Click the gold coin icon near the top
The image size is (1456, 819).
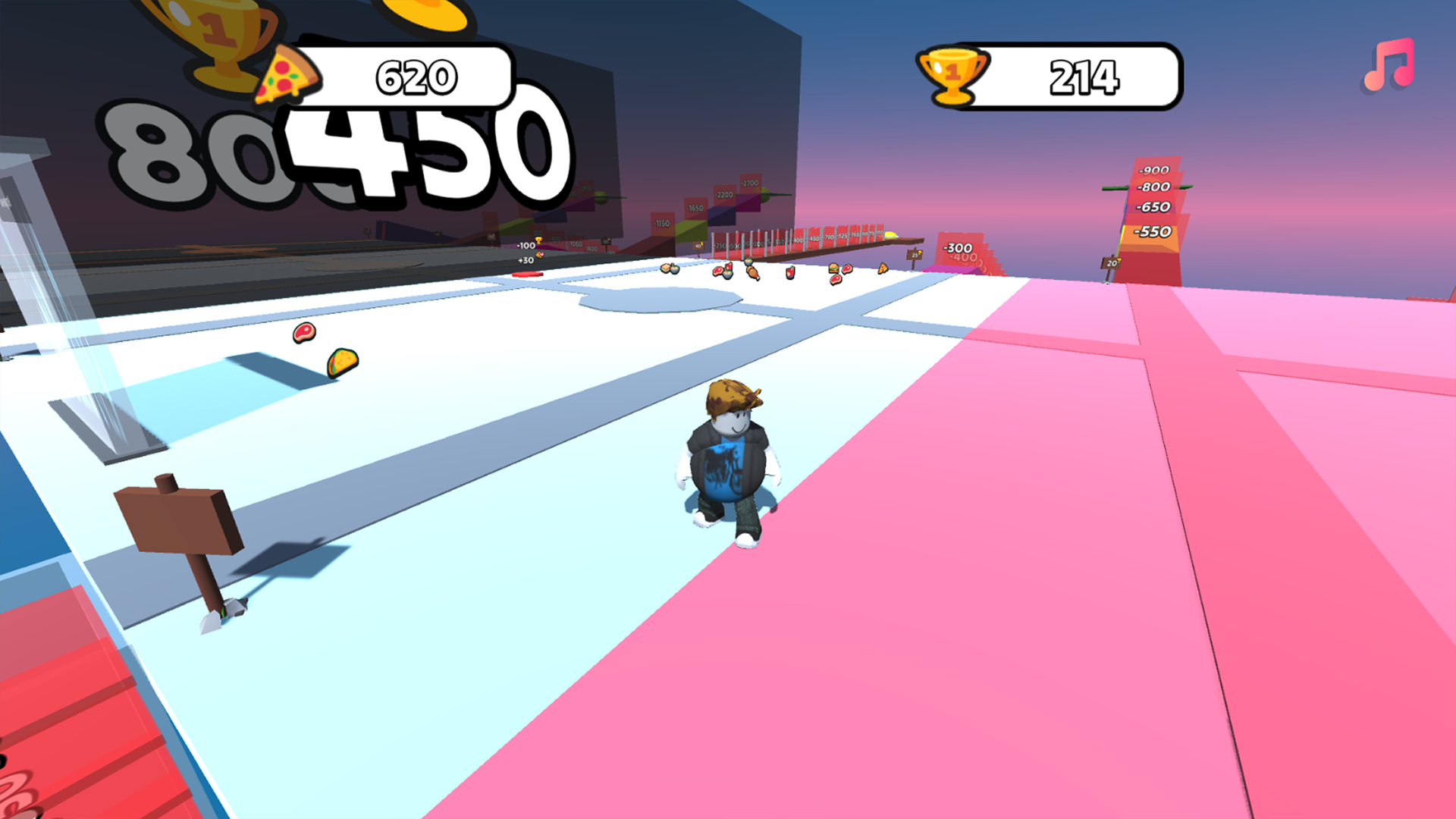coord(425,14)
